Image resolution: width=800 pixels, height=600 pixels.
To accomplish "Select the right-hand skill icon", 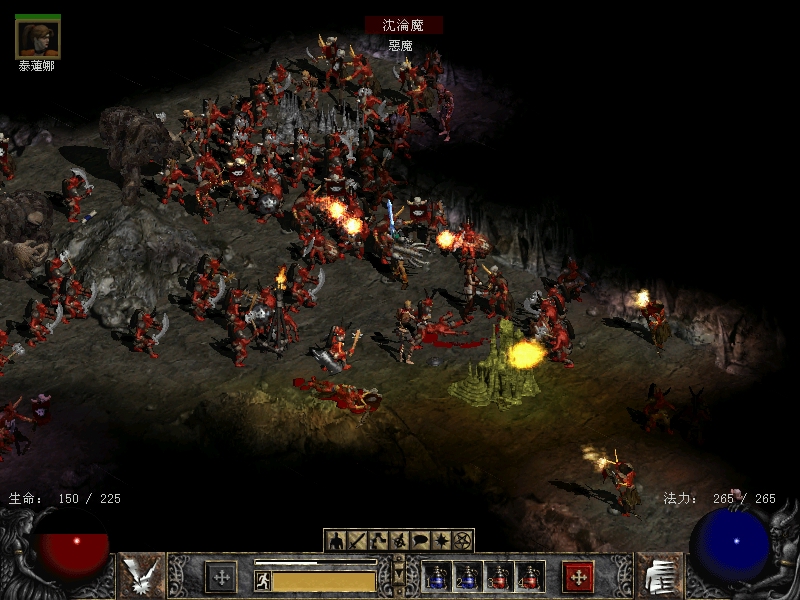I will click(x=659, y=576).
